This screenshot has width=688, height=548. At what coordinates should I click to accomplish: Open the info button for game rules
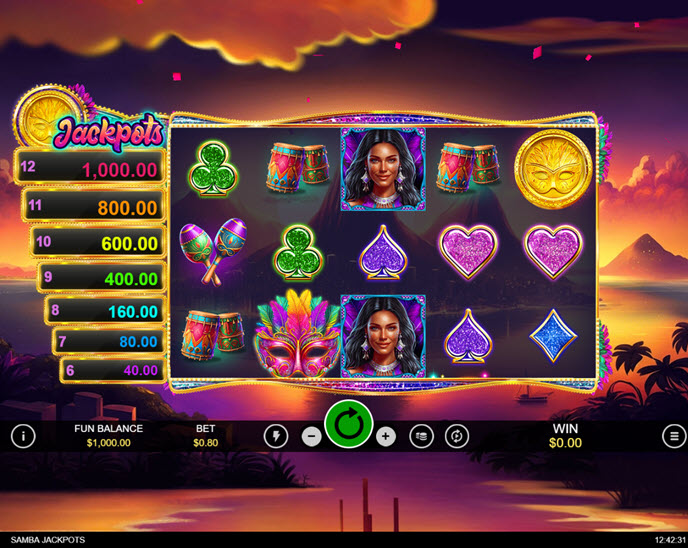click(22, 436)
